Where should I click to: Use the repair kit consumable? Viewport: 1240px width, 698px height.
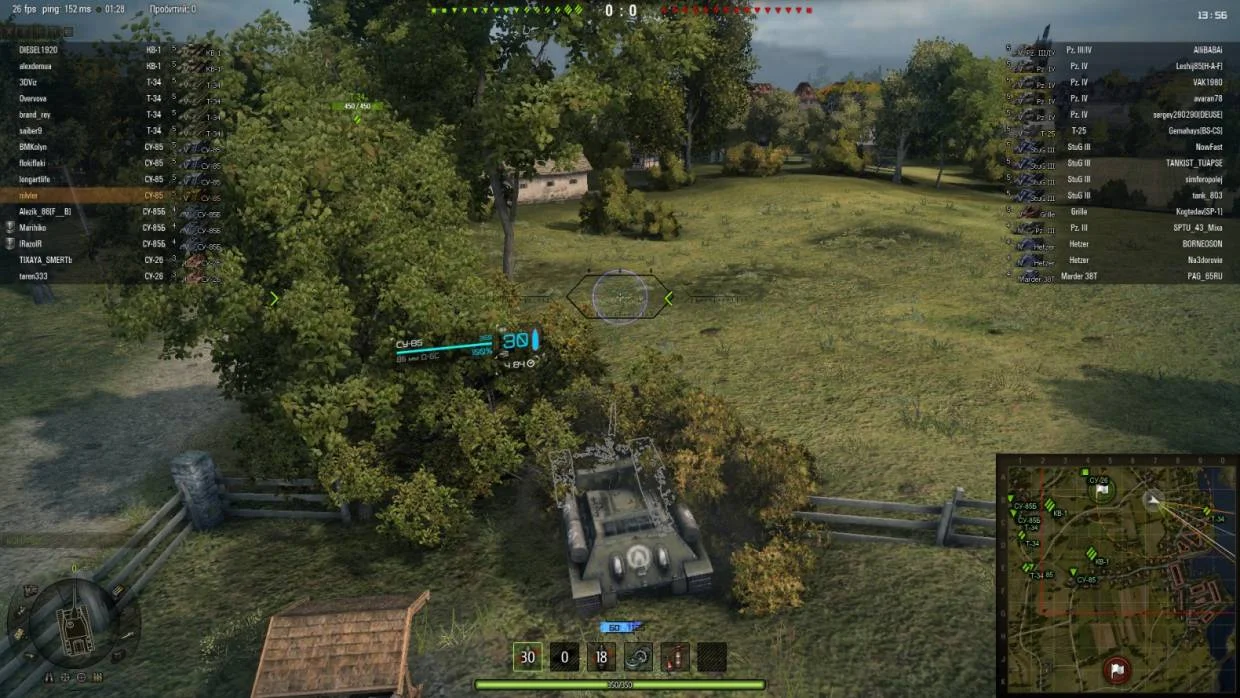tap(638, 657)
